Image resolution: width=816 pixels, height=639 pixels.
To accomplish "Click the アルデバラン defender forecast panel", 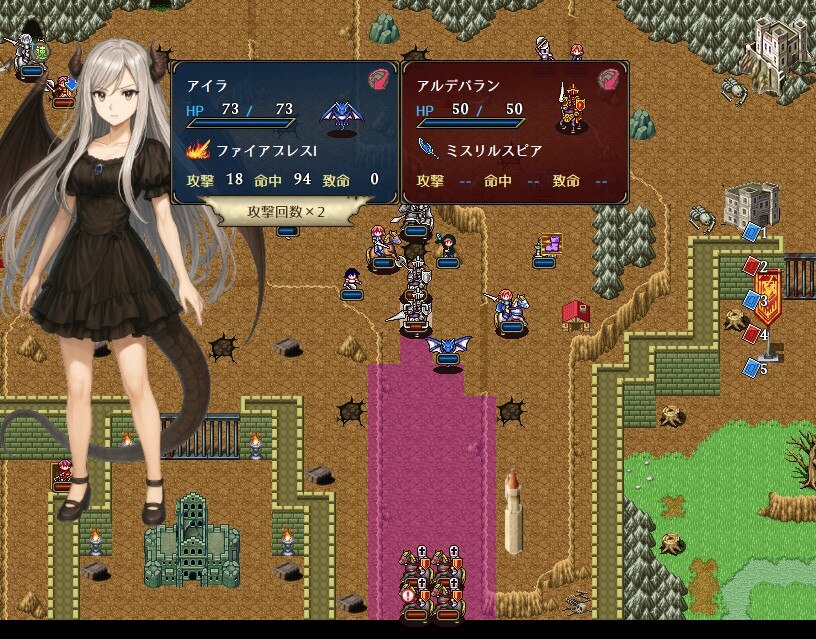I will (x=515, y=130).
